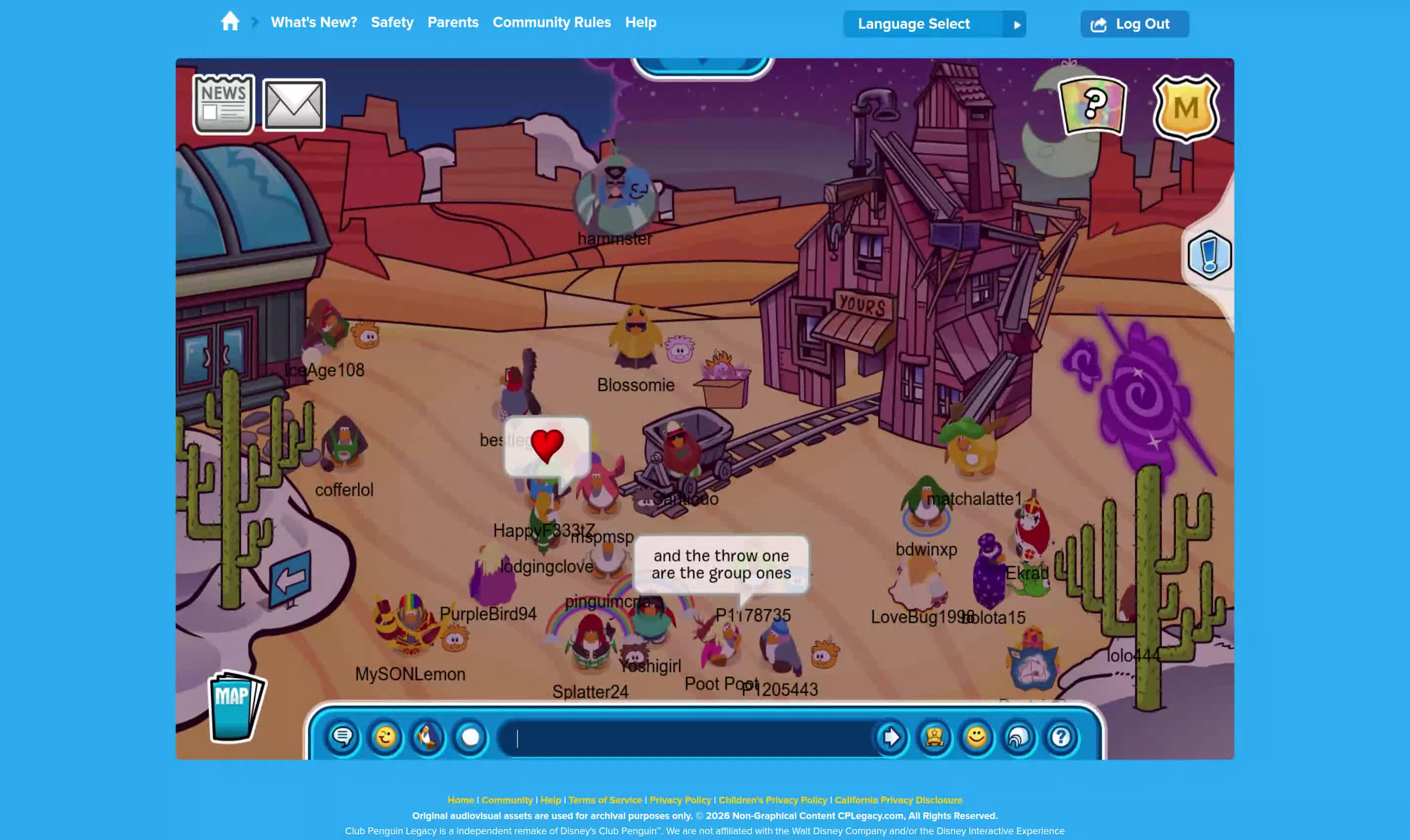Throw a snowball using the snowball icon

pyautogui.click(x=470, y=738)
